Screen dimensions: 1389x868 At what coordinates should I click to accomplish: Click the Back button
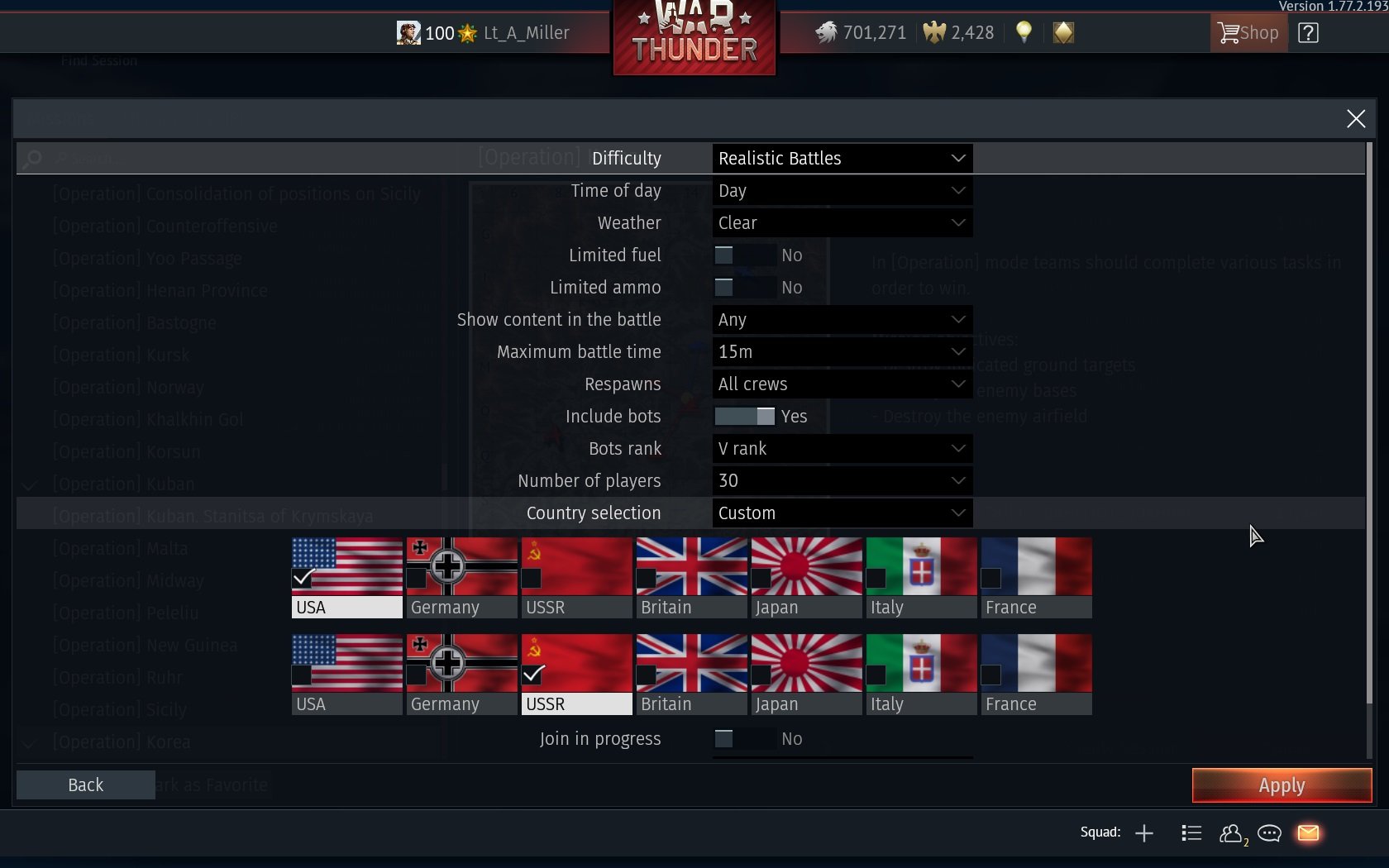pyautogui.click(x=85, y=785)
